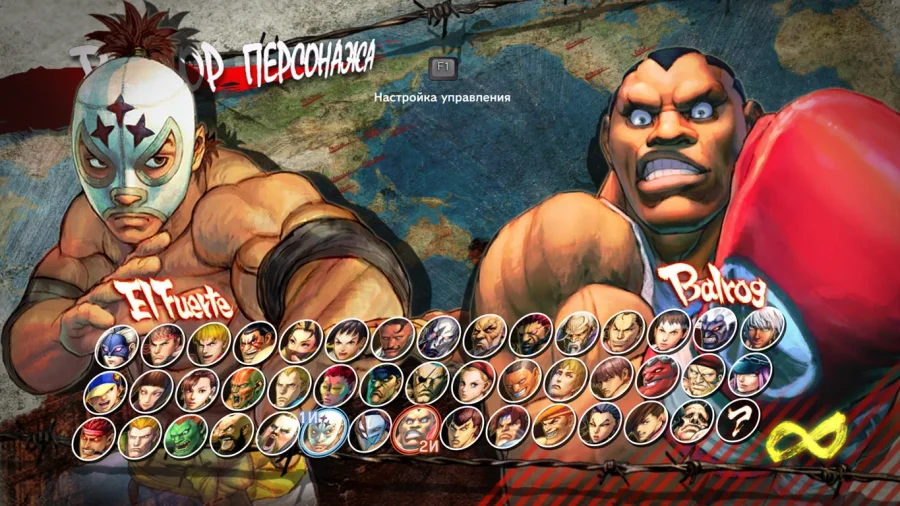Choose the random question mark slot
This screenshot has width=900, height=506.
point(738,420)
